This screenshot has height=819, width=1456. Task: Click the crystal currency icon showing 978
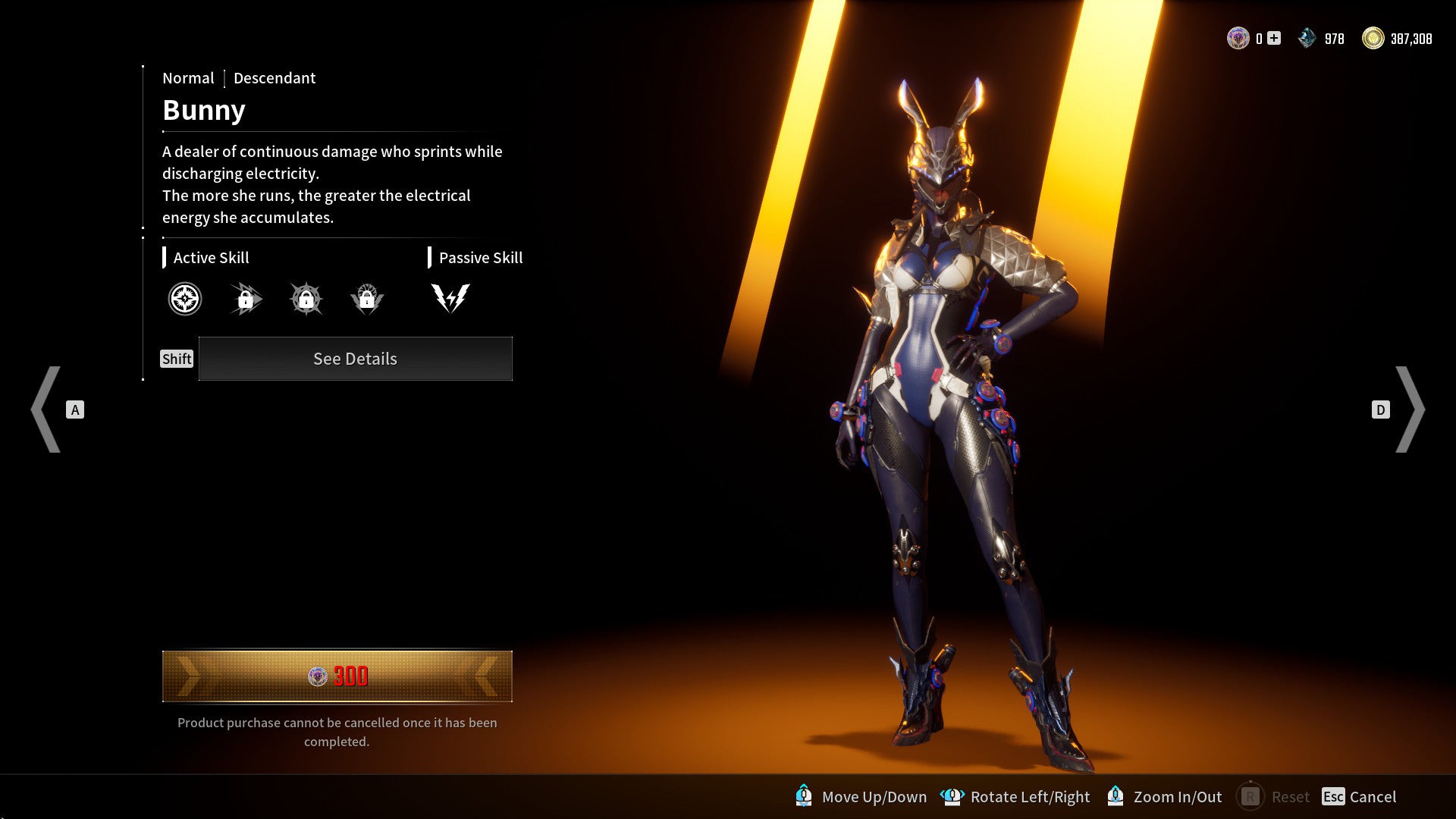click(x=1307, y=36)
